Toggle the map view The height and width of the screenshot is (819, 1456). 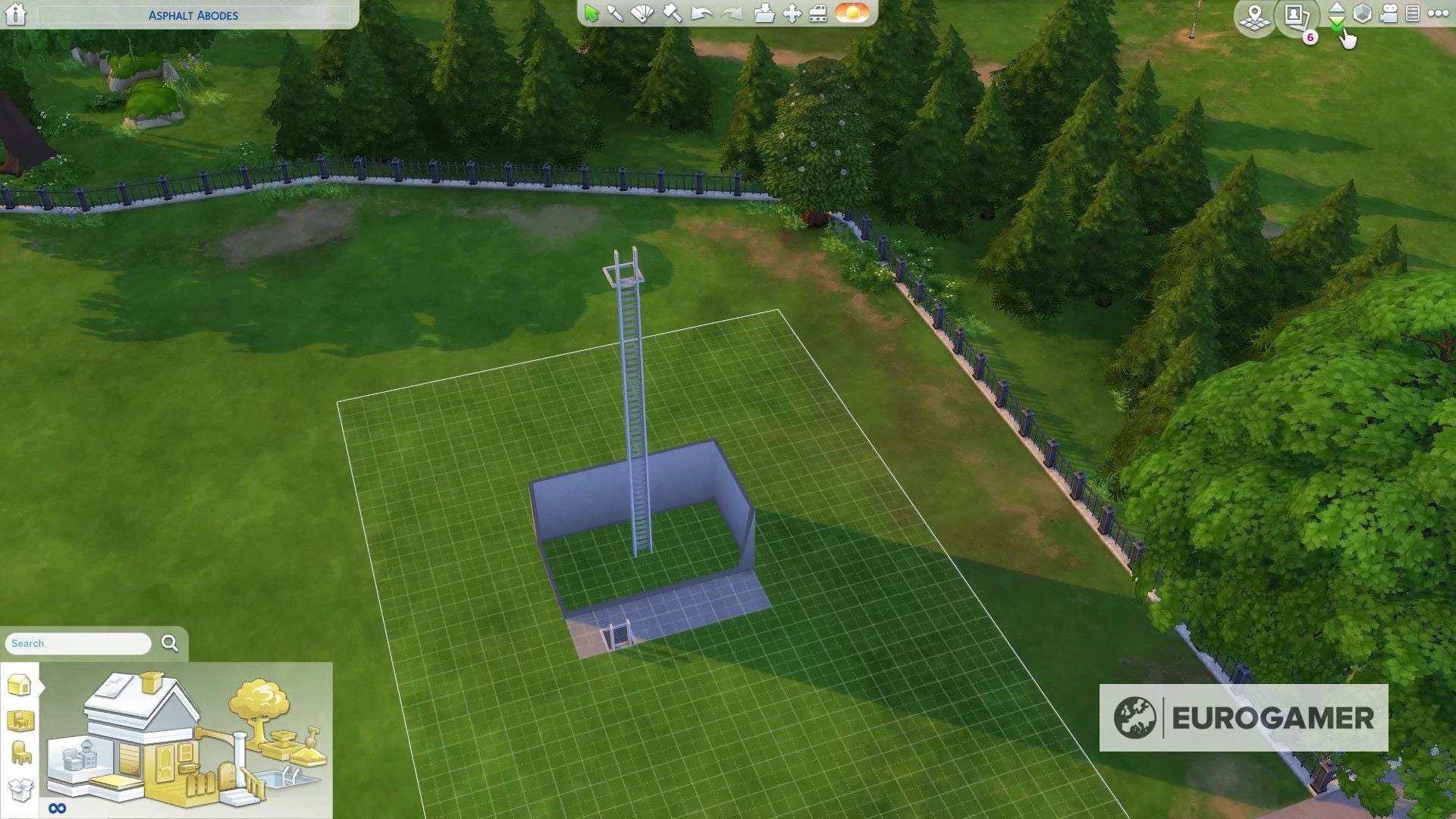[x=1255, y=17]
